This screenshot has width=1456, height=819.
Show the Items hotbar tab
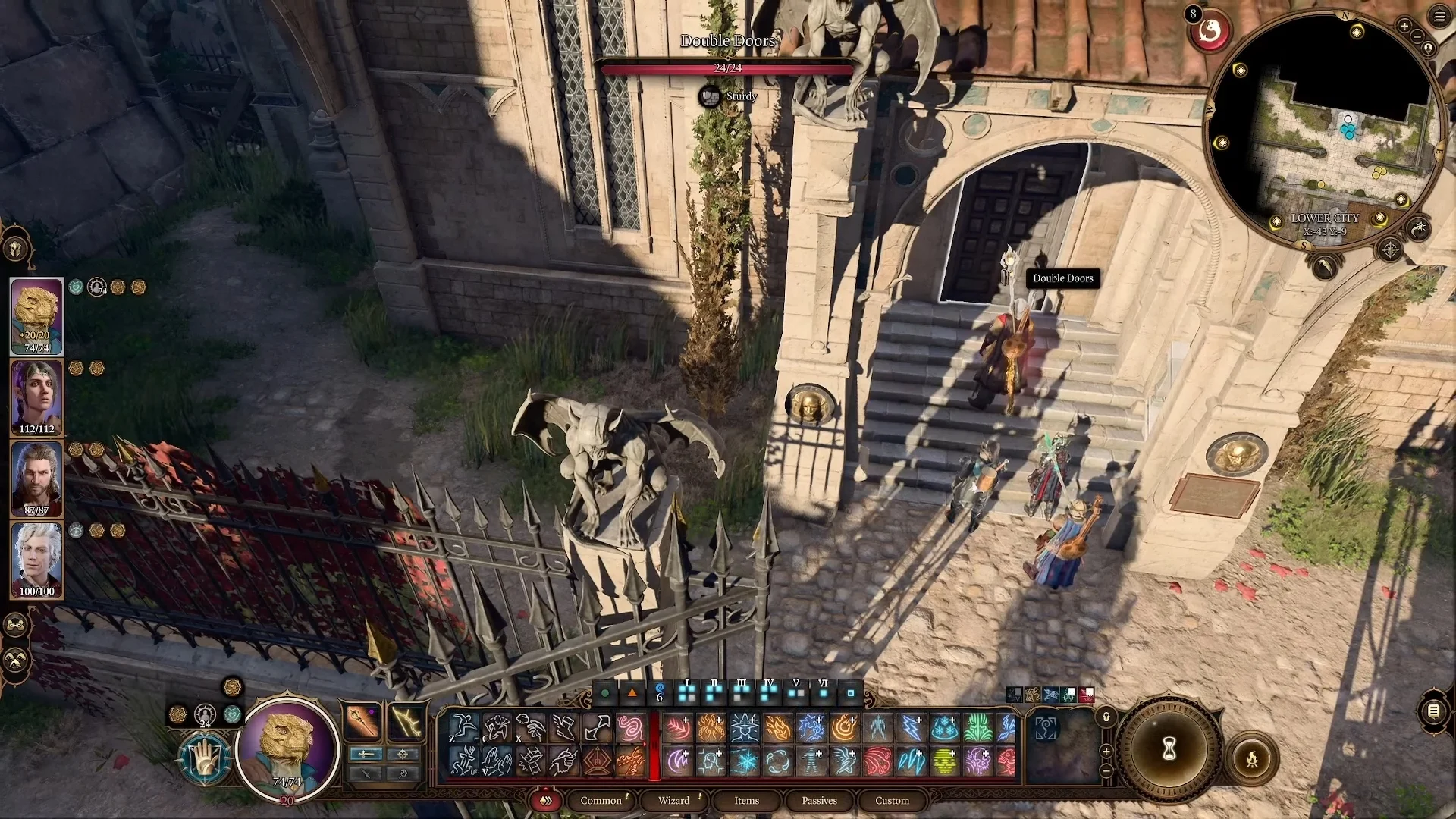(x=746, y=801)
